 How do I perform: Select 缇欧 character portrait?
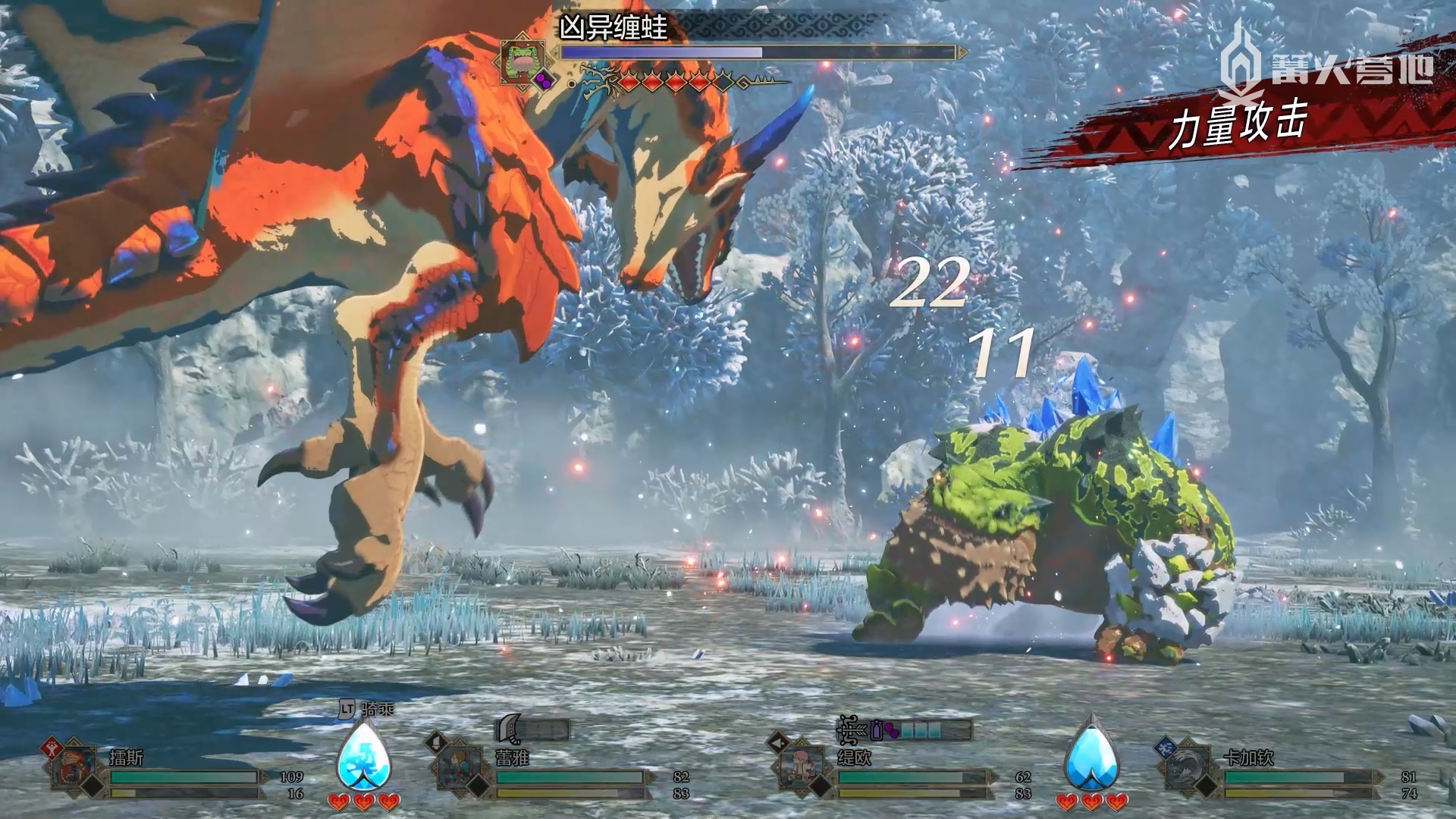click(801, 767)
